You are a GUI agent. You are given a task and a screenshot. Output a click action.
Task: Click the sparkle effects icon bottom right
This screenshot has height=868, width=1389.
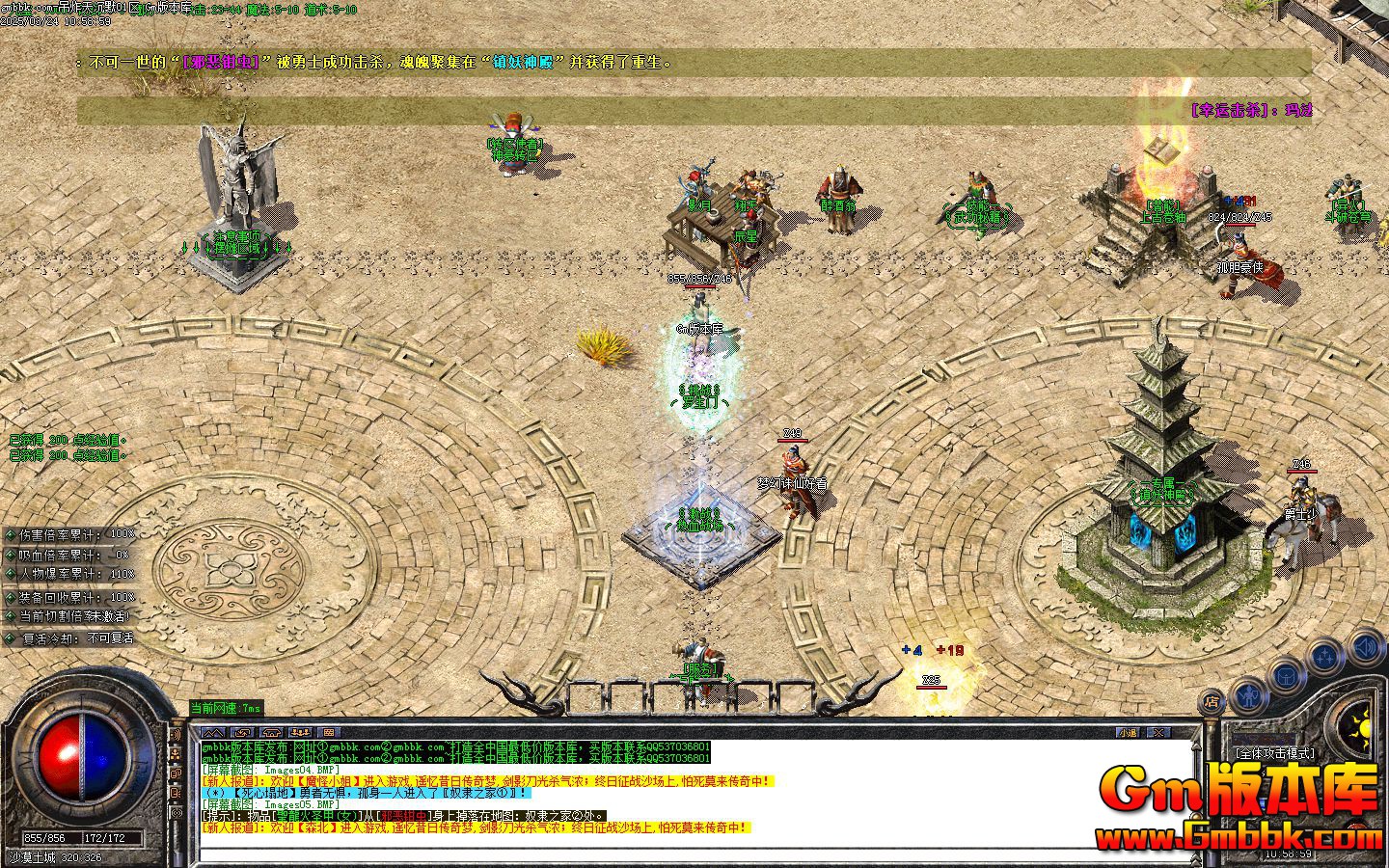coord(1324,655)
